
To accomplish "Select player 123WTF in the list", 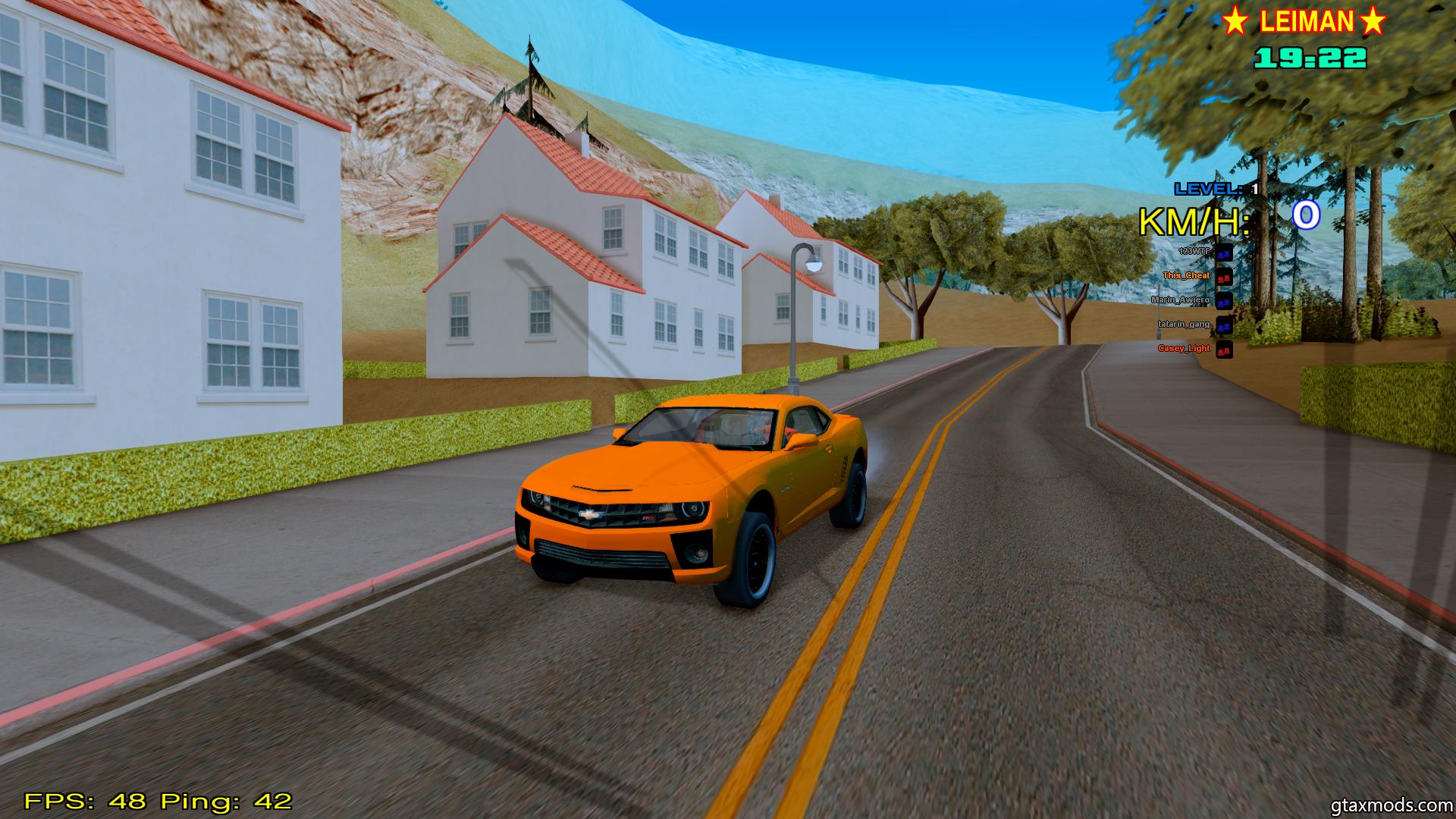I will click(1194, 251).
